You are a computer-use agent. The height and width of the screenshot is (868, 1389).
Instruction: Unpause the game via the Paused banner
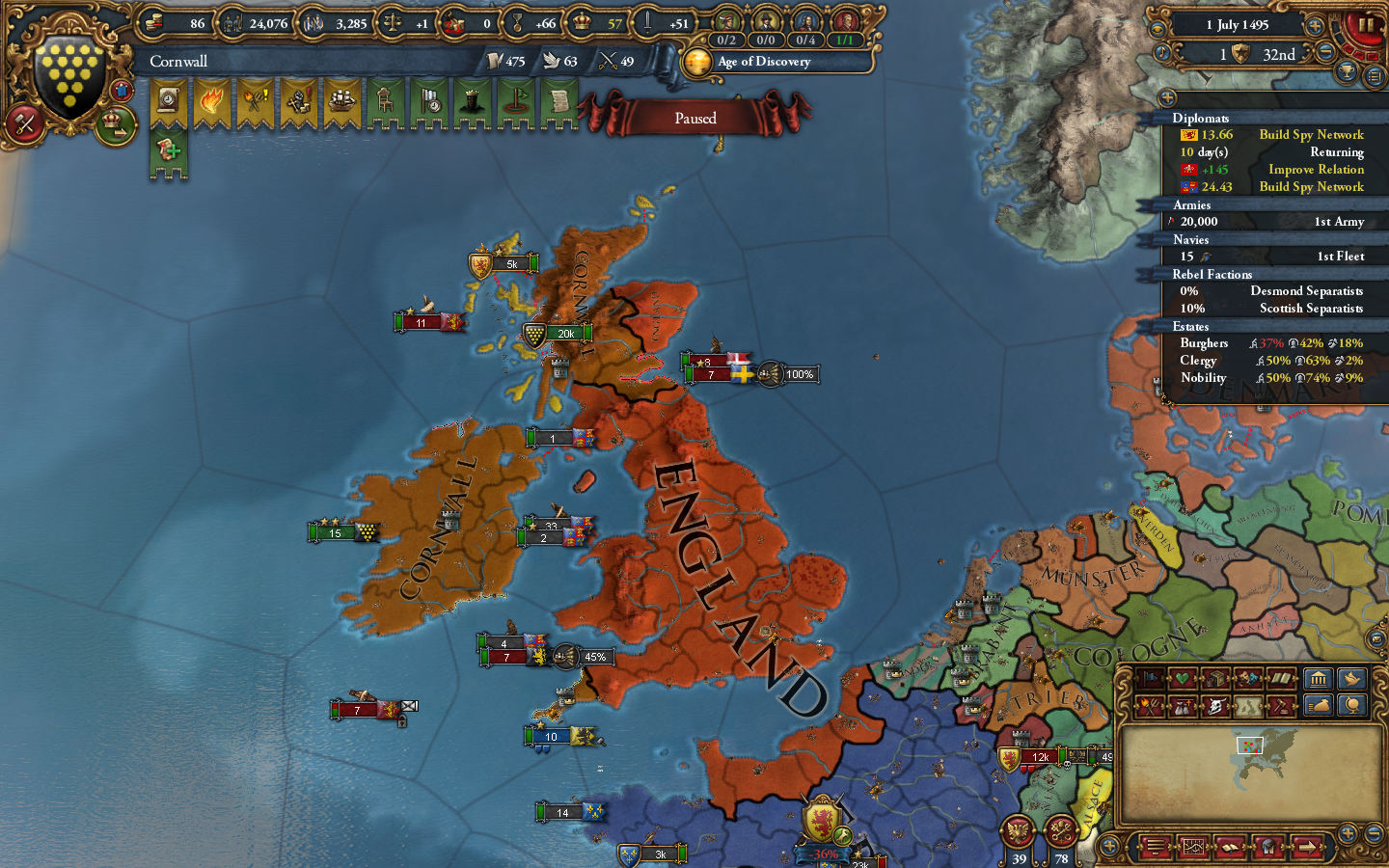696,118
